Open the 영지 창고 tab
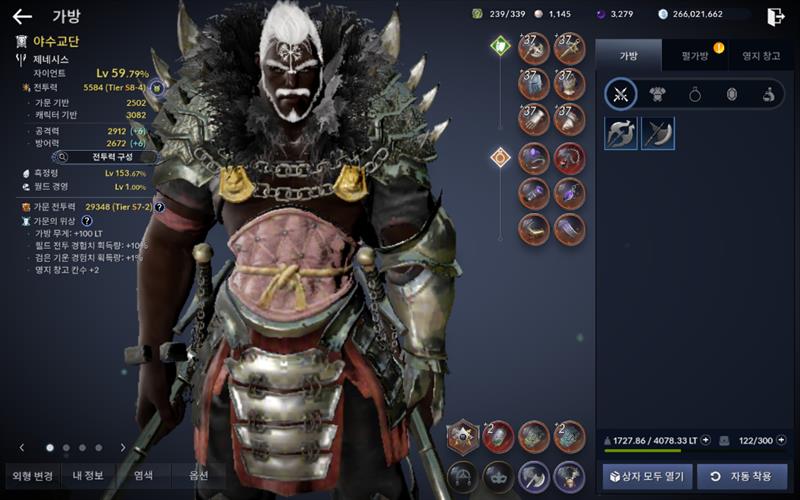 click(755, 55)
